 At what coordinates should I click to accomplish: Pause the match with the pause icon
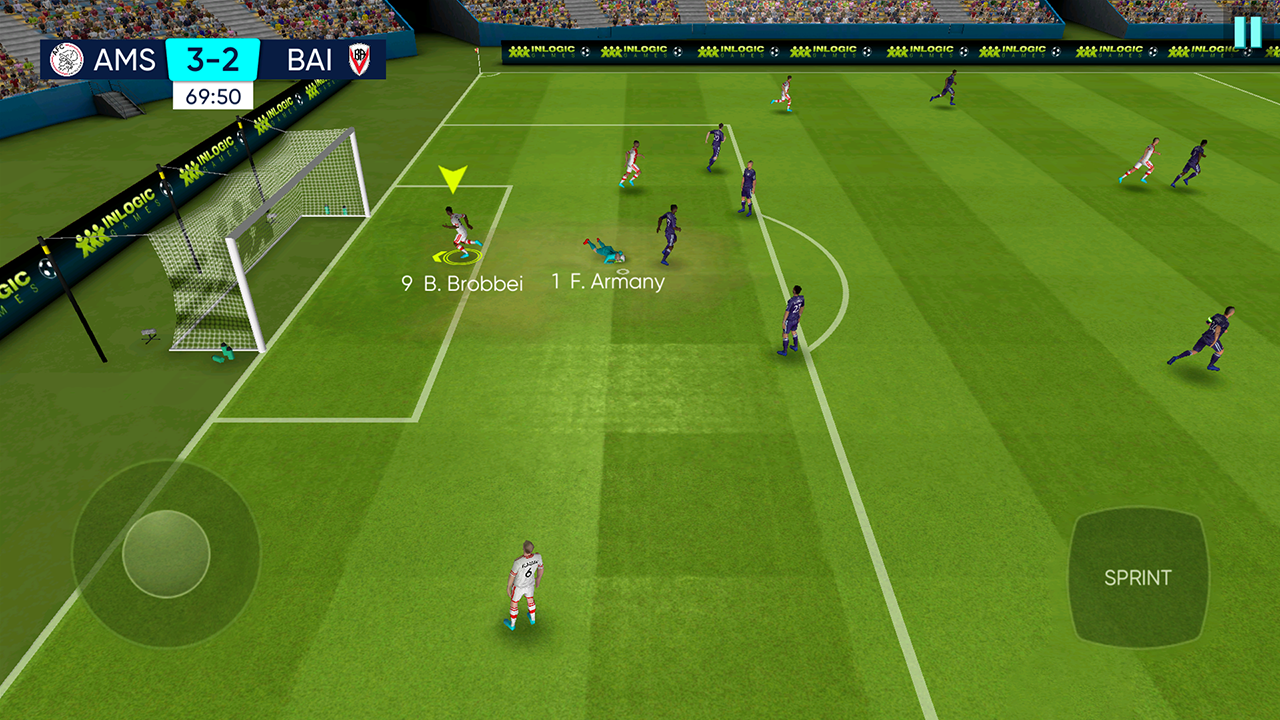click(1247, 32)
